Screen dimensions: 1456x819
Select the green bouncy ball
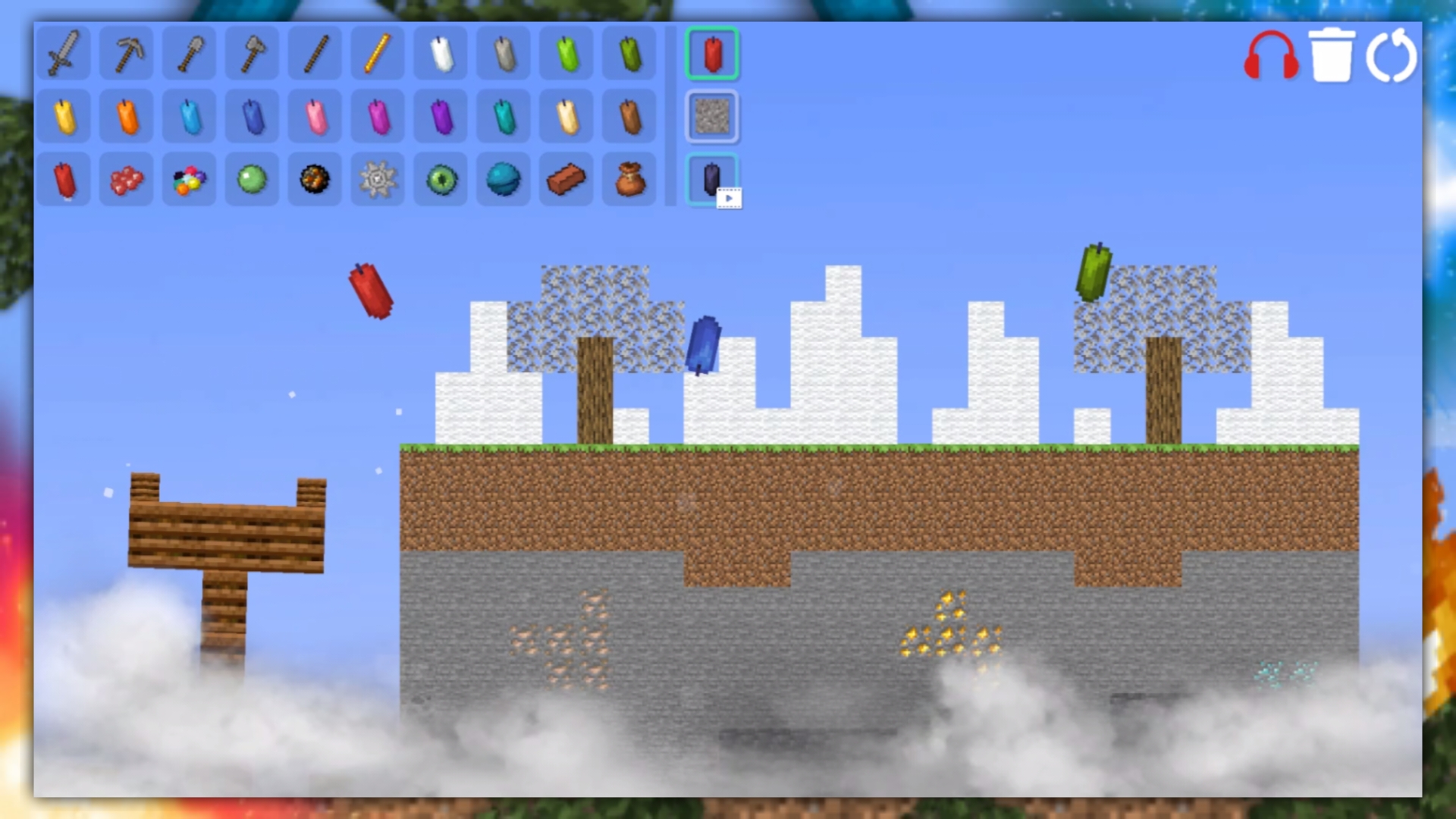251,178
